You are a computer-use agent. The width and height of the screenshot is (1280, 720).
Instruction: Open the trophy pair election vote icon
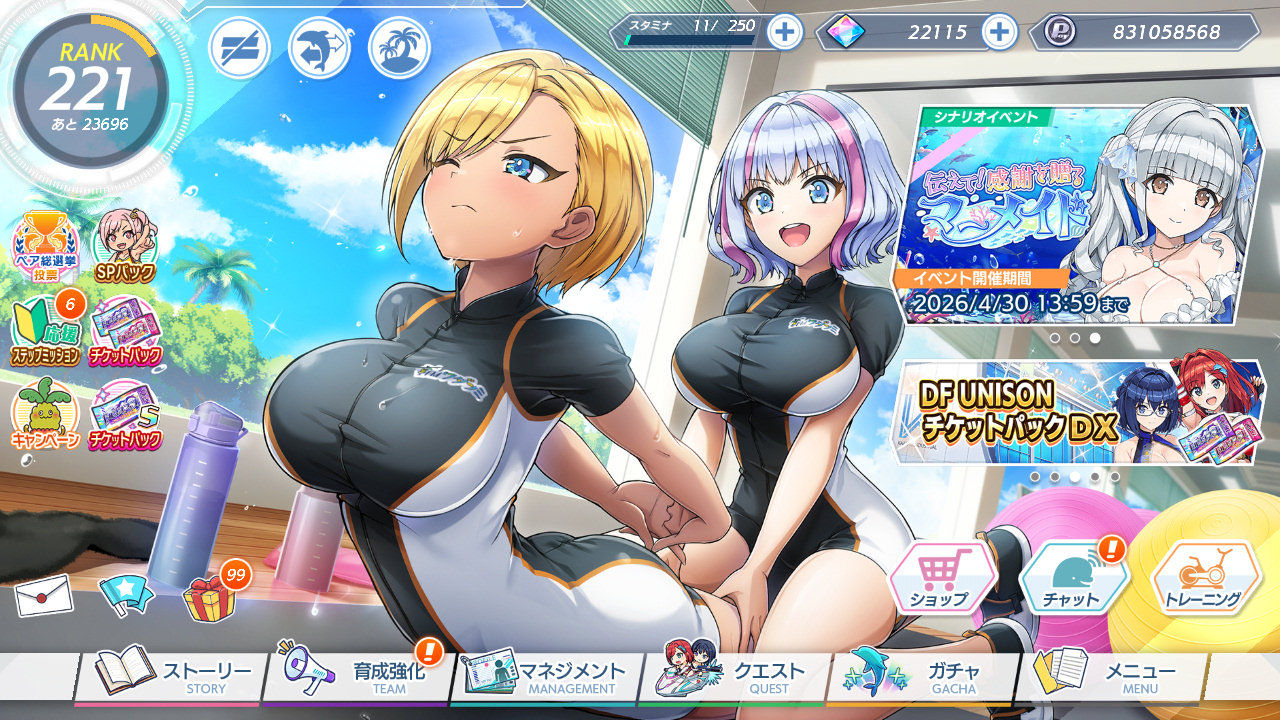click(x=45, y=246)
